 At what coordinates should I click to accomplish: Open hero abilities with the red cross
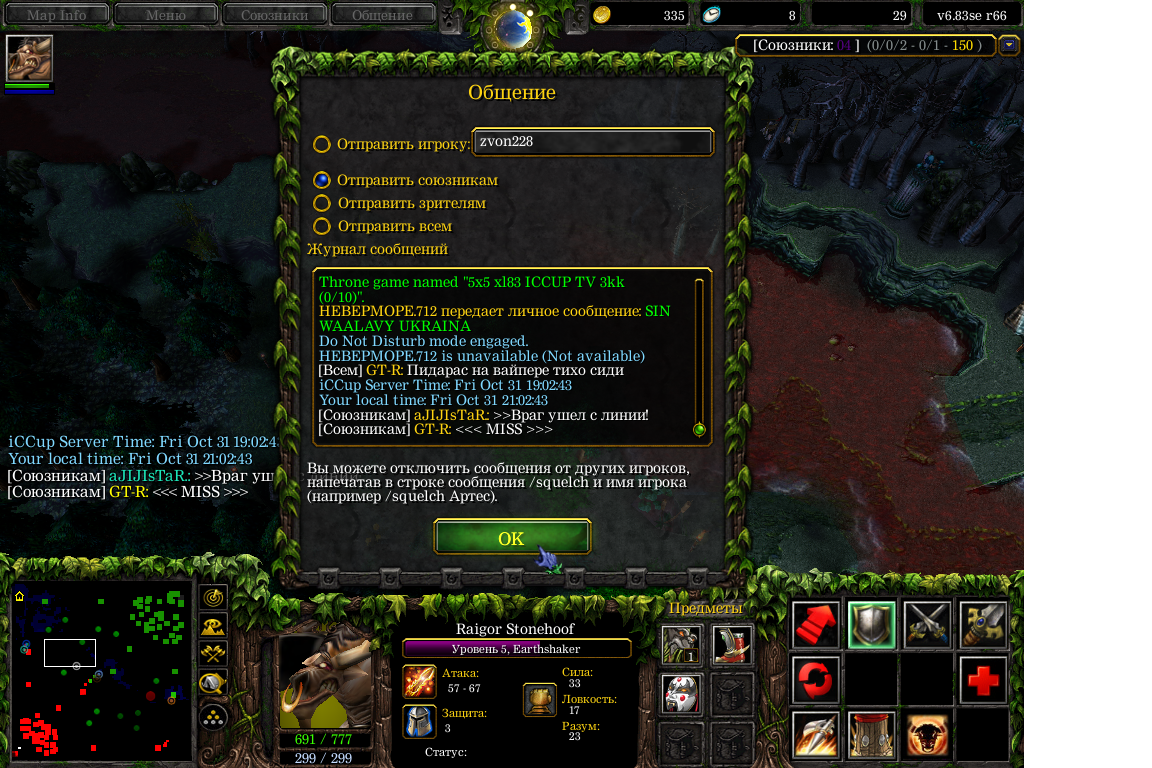(983, 680)
